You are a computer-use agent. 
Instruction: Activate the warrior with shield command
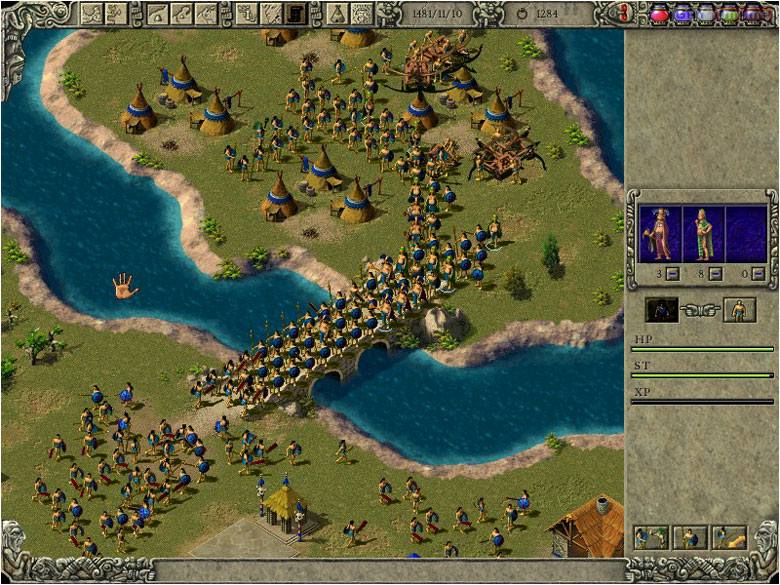point(689,538)
